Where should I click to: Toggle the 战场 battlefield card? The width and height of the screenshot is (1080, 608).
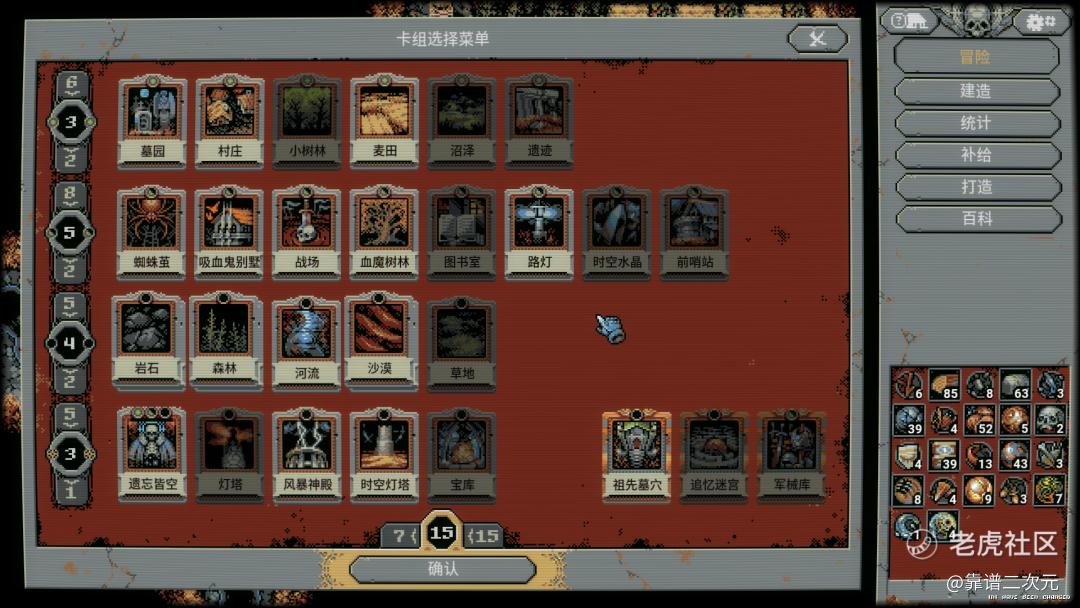[307, 232]
